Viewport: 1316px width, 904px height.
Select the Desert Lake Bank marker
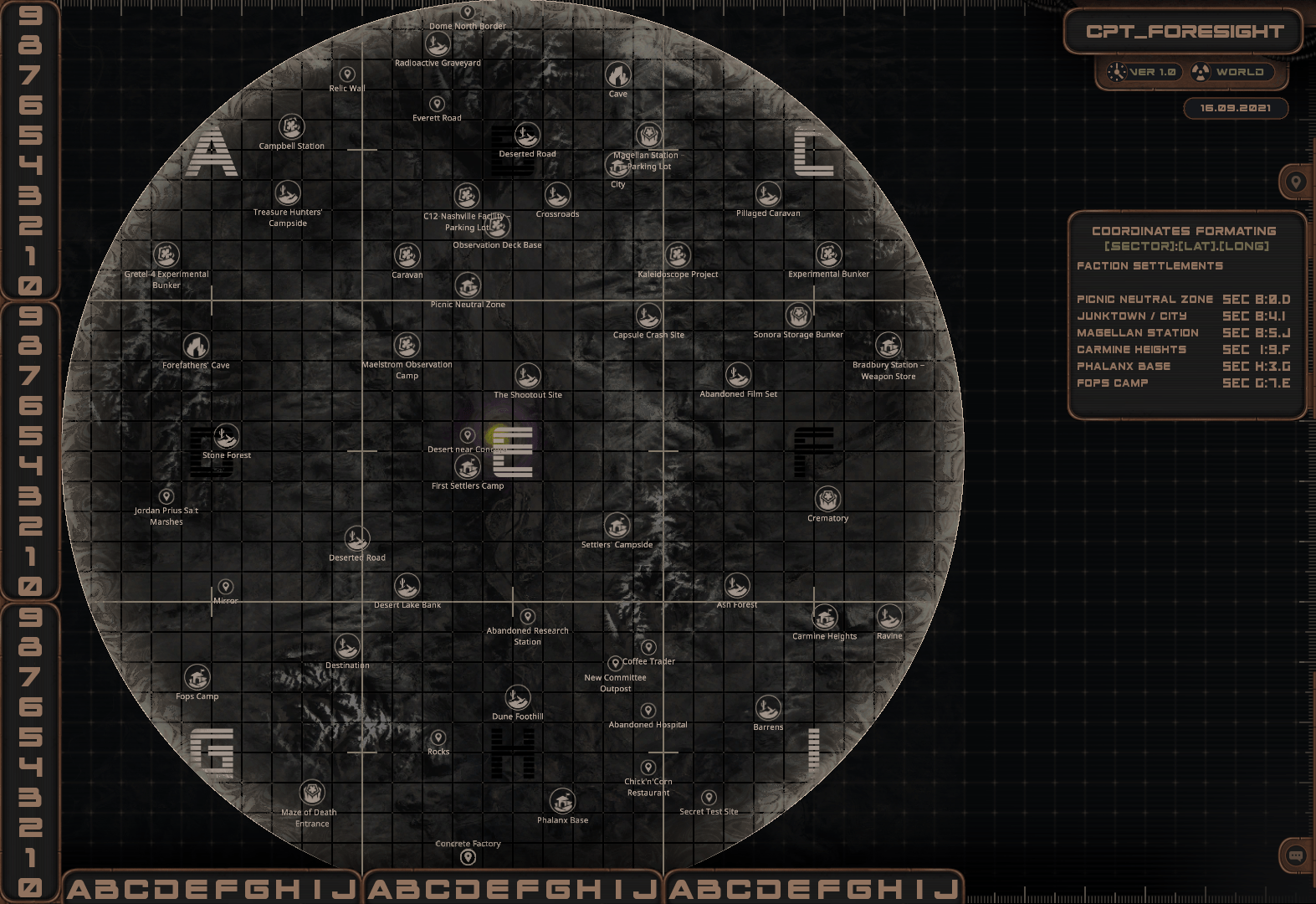click(x=407, y=587)
